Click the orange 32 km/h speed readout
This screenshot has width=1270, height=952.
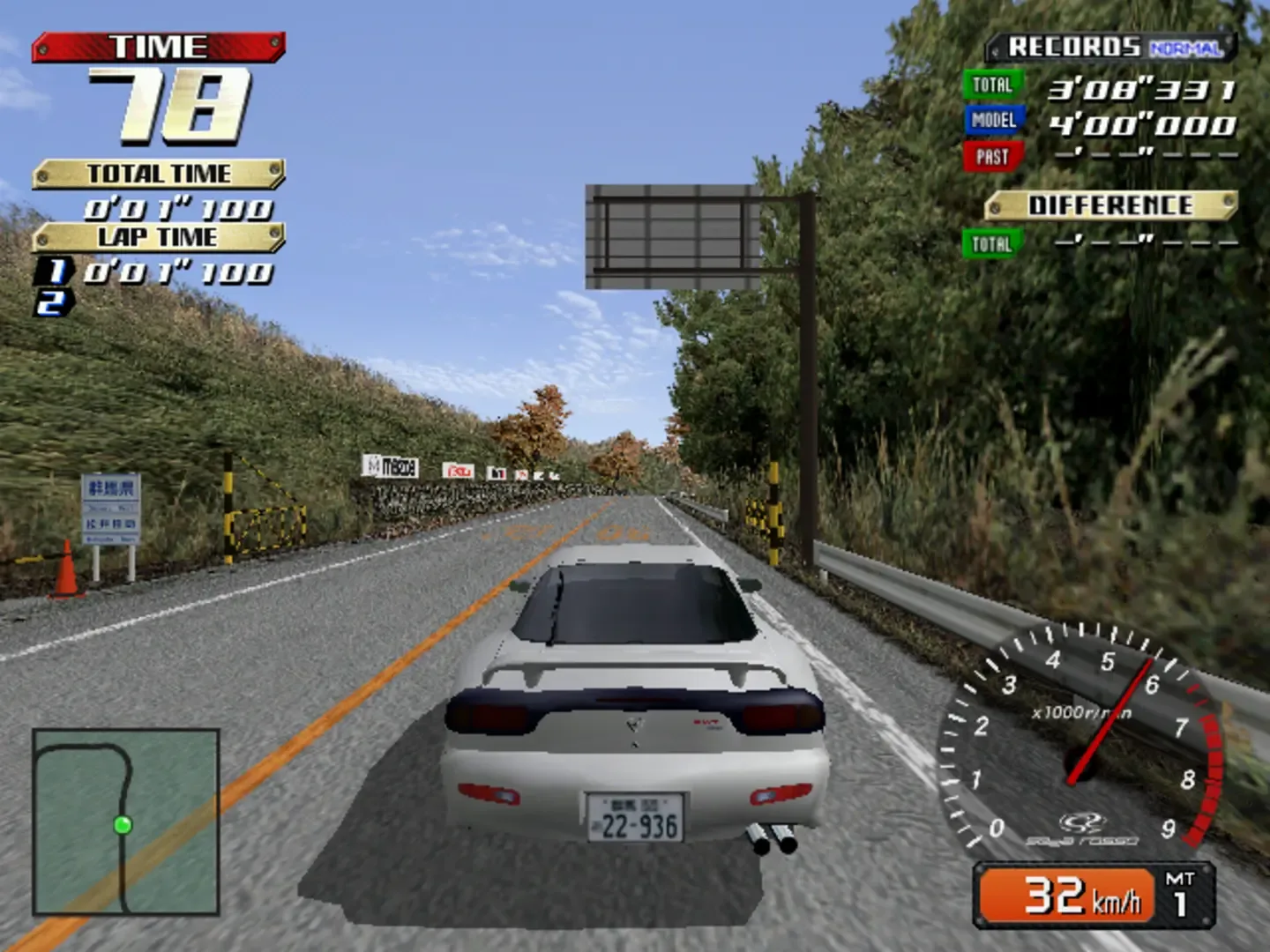1067,895
